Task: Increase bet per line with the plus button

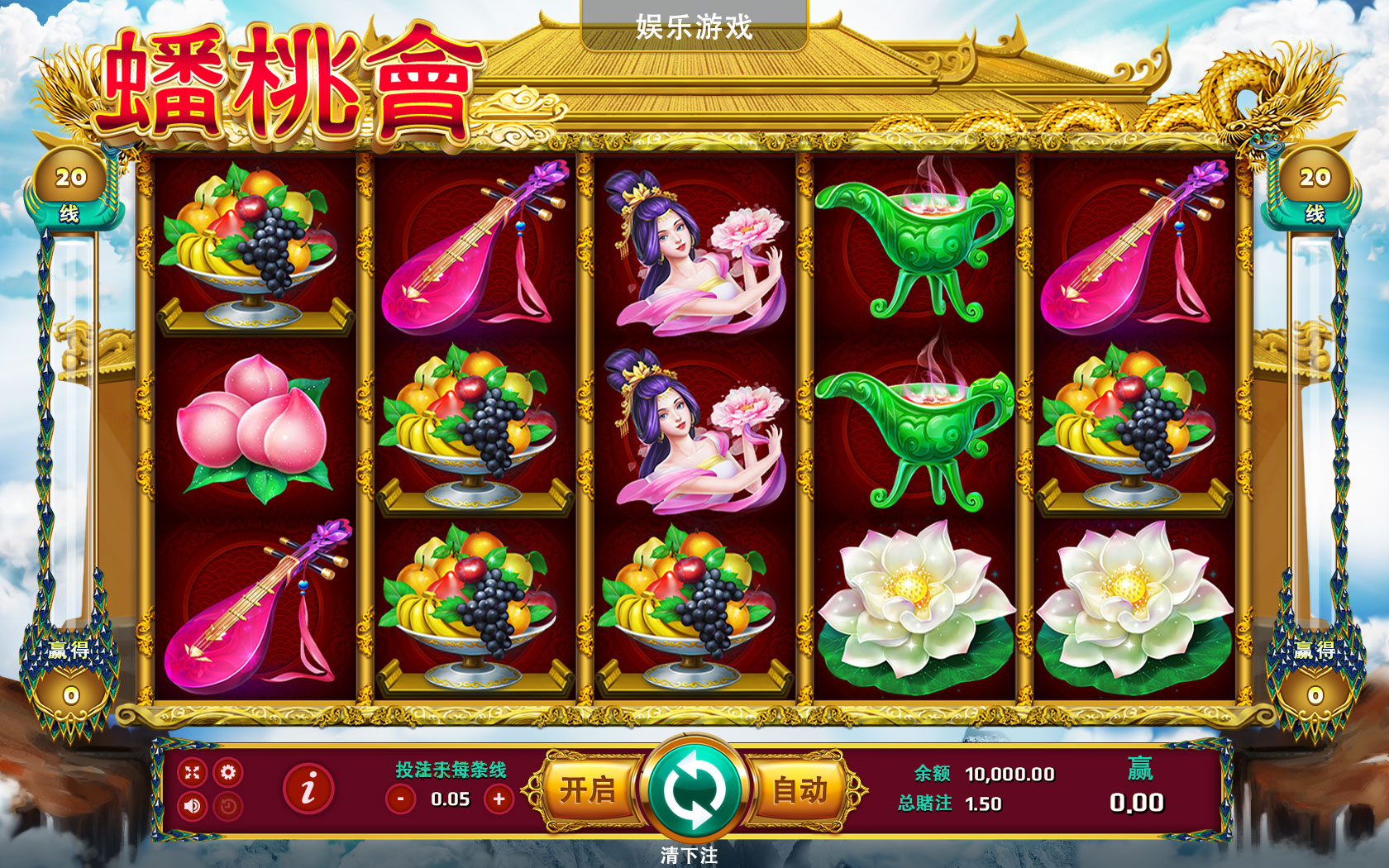Action: 499,799
